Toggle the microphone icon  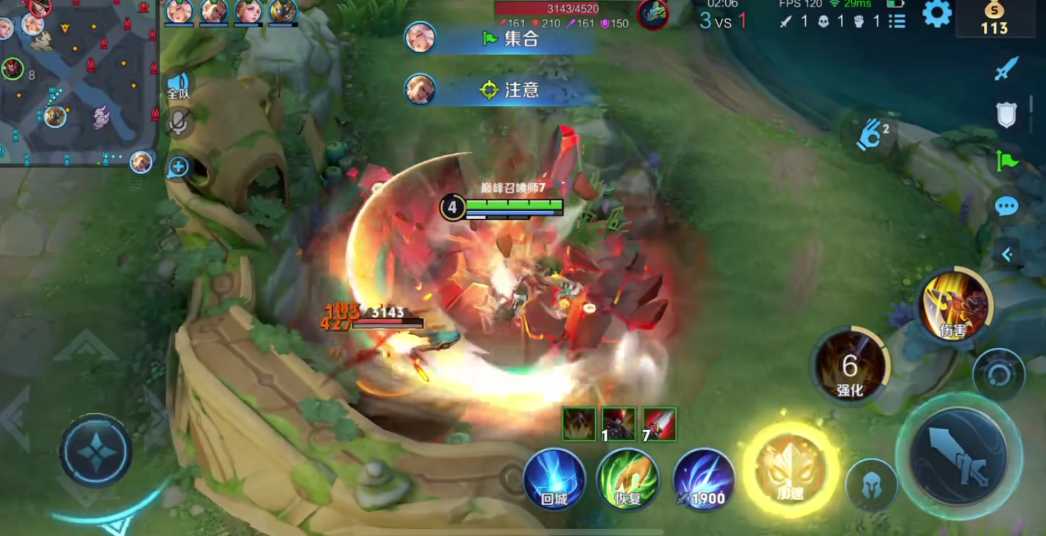pos(179,122)
